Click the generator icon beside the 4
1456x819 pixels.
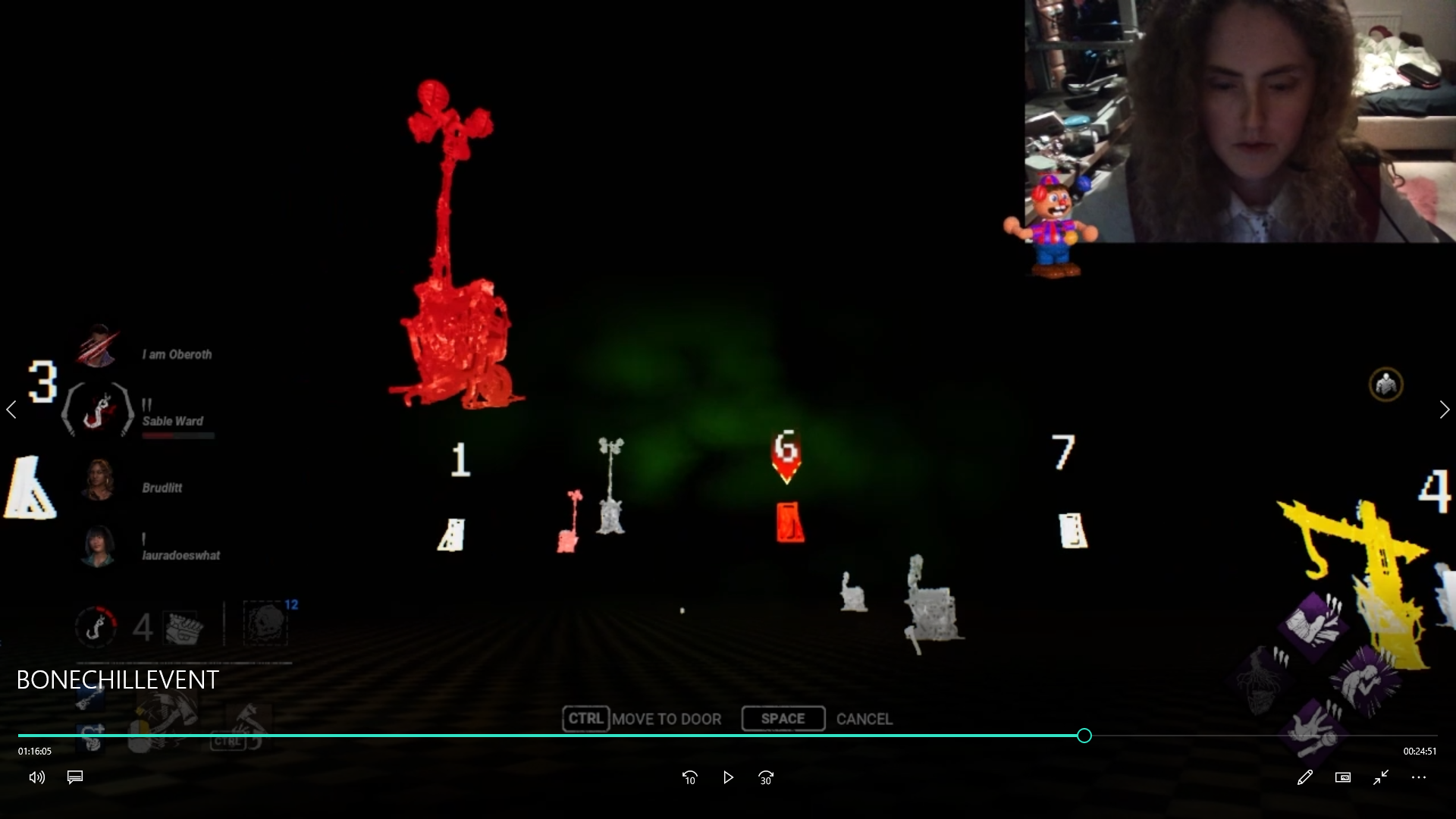tap(184, 627)
